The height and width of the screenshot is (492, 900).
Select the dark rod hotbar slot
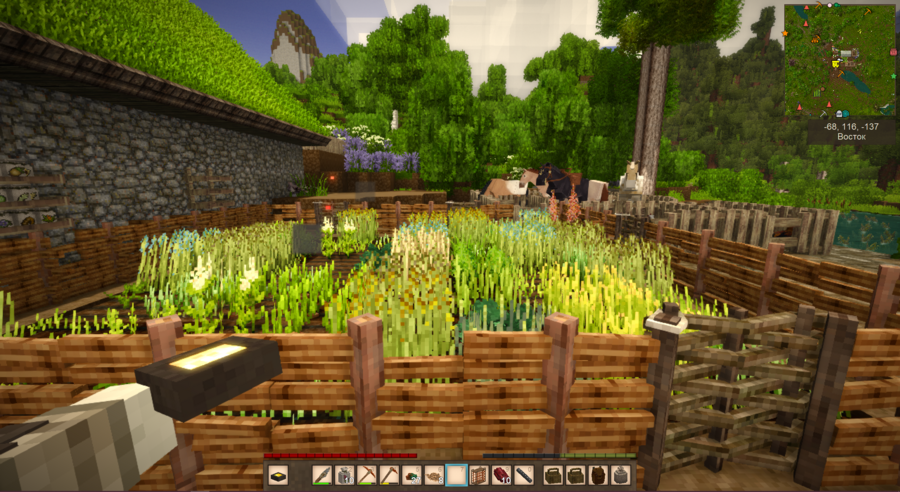point(524,475)
